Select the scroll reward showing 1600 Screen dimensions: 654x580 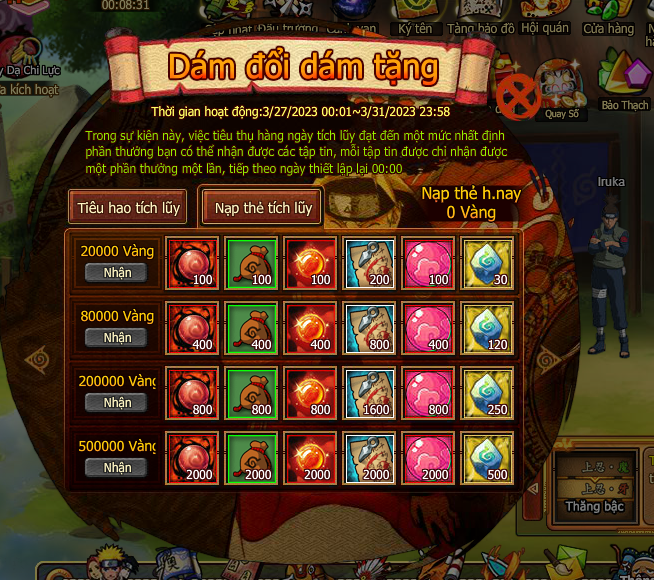coord(369,393)
